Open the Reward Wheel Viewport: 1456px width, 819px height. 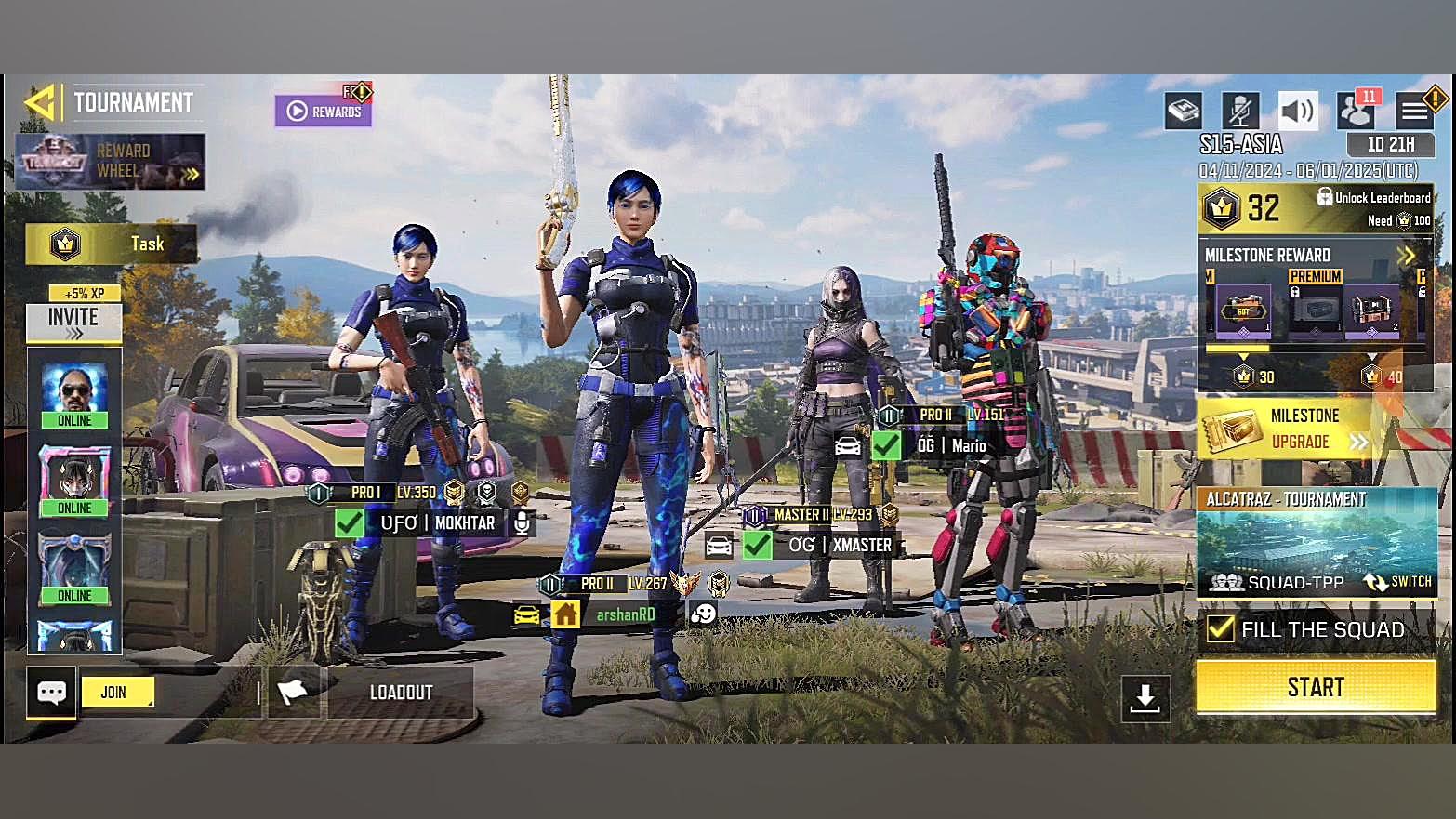click(110, 162)
